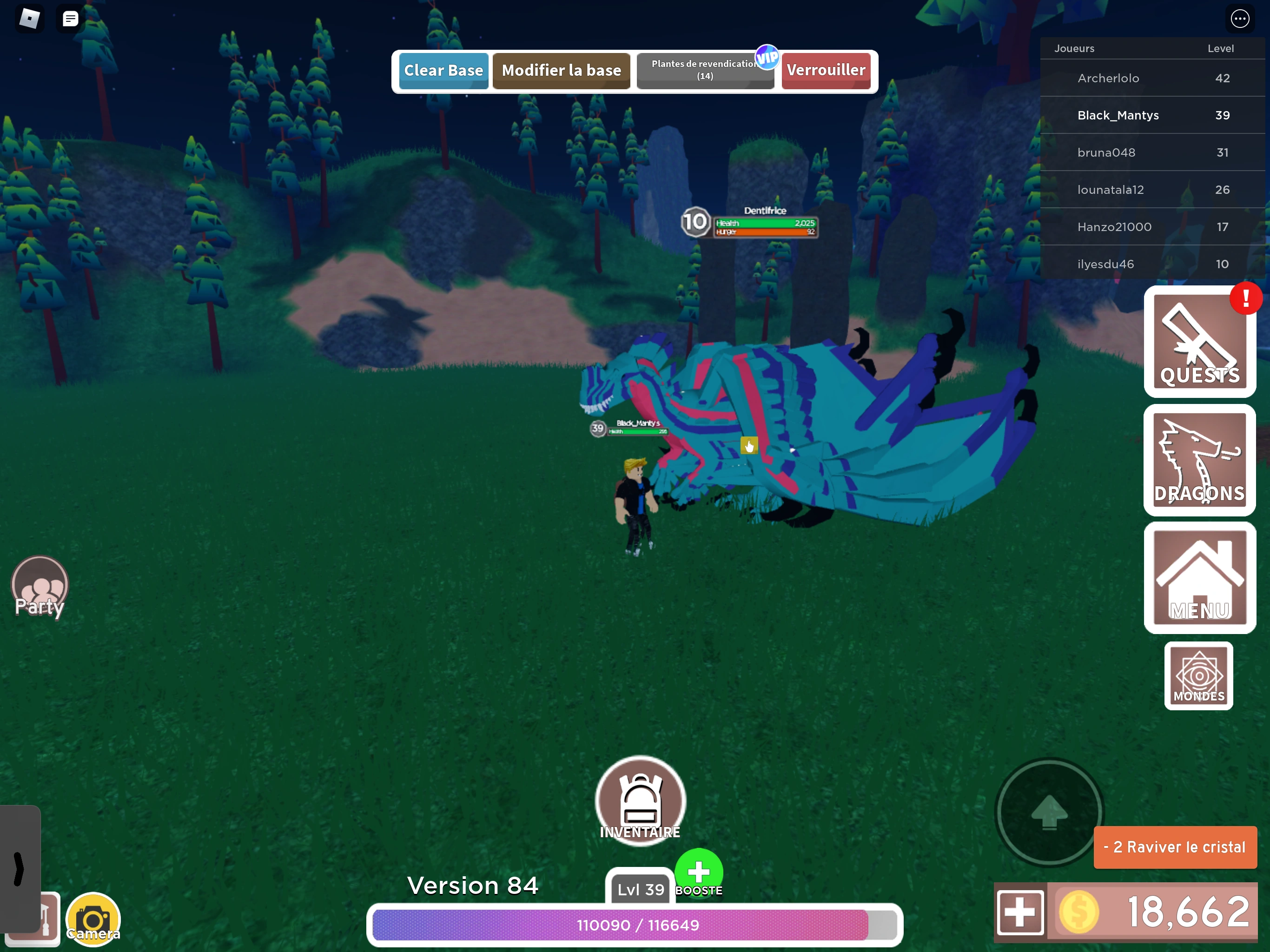Select Archerlolo in the player list
The height and width of the screenshot is (952, 1270).
[1108, 78]
